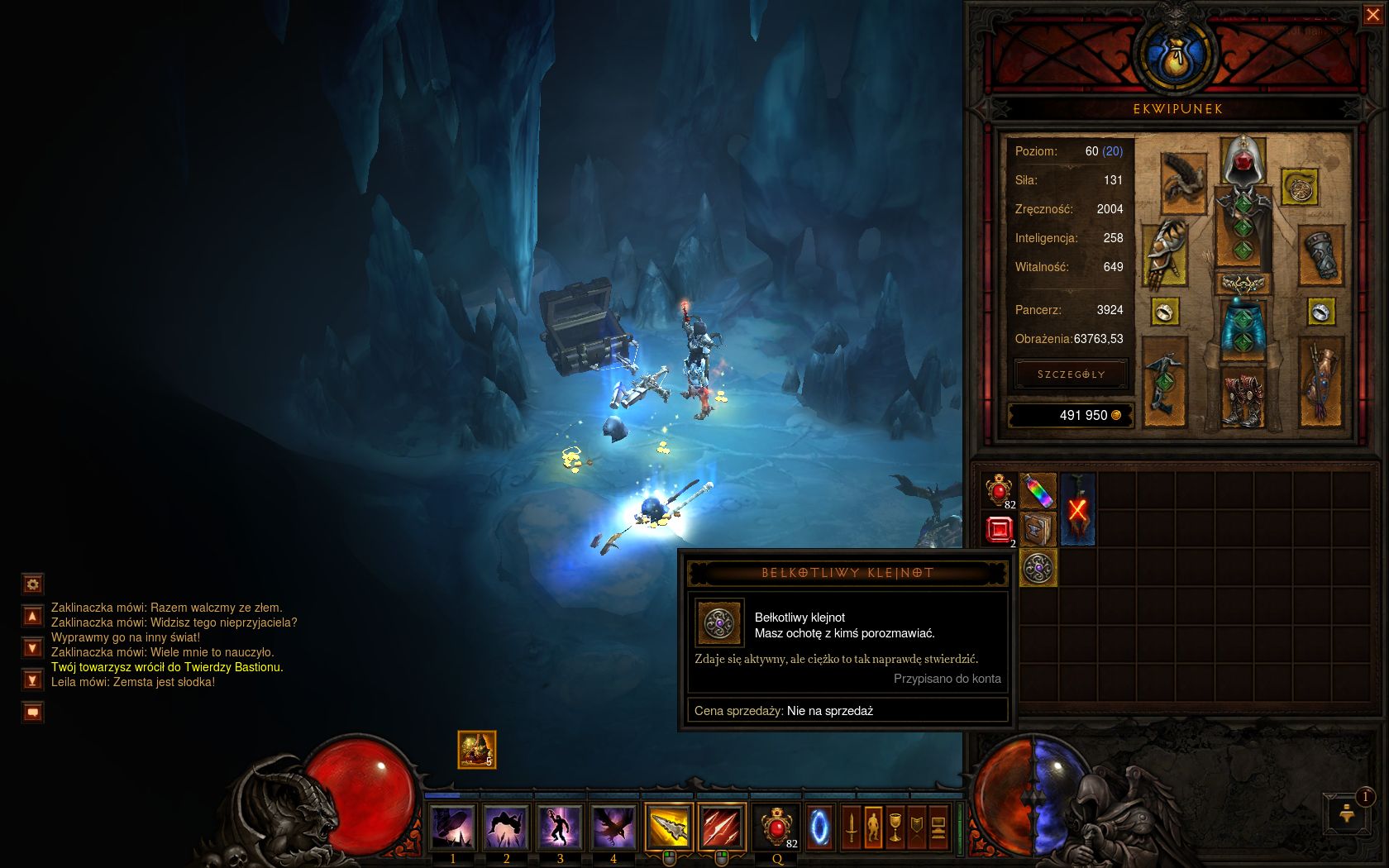Select the blacksmith tome in the bag

[1038, 529]
